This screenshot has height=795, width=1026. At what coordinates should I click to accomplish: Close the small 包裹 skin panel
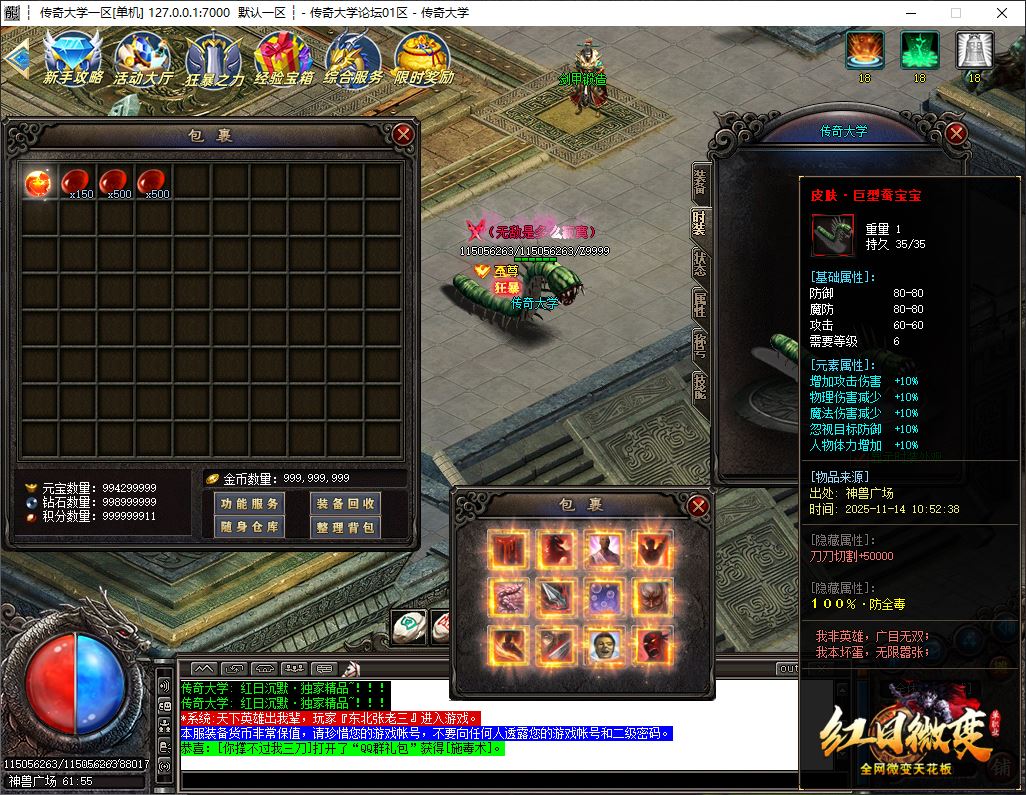[699, 506]
